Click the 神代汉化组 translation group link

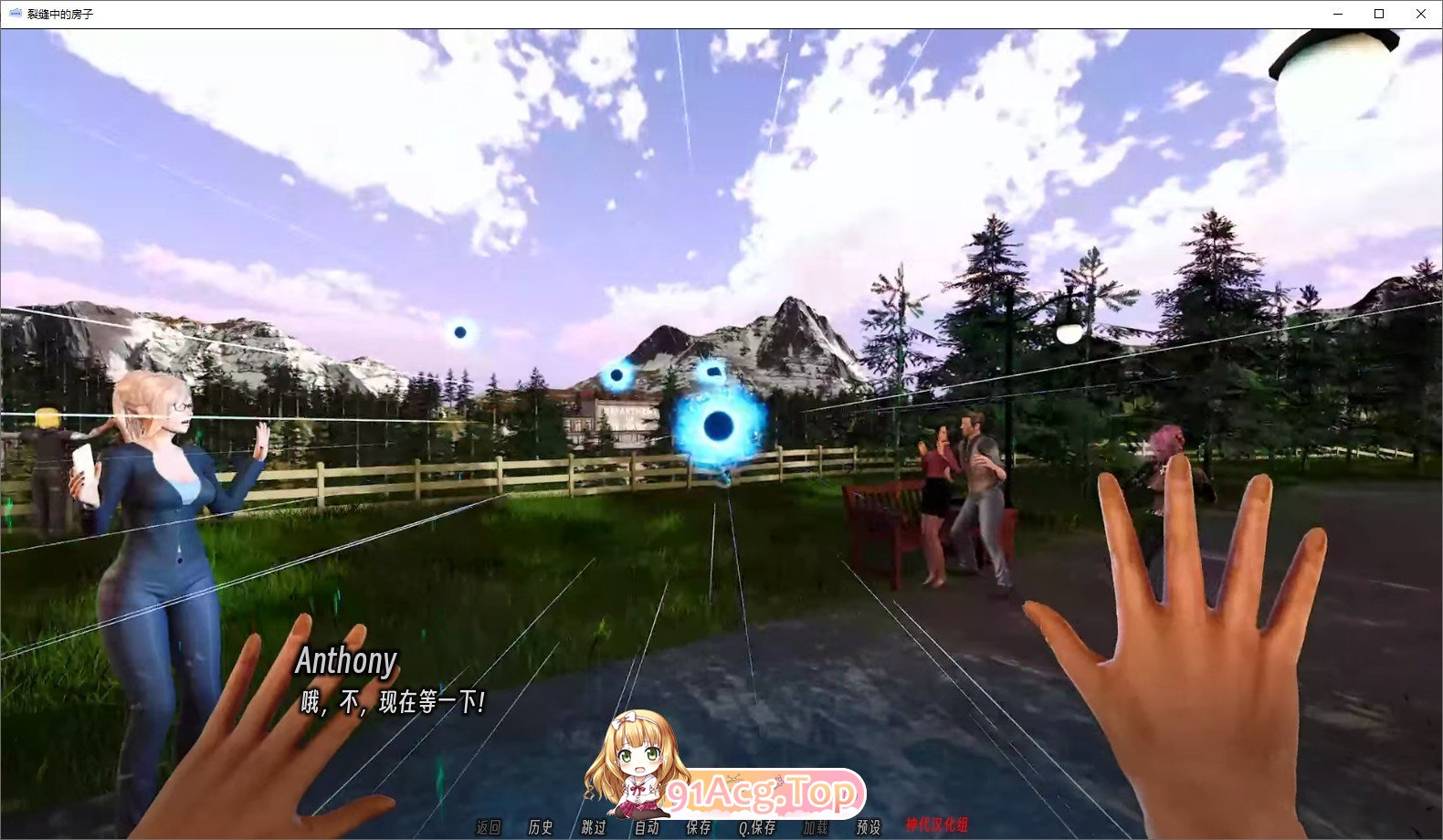[x=939, y=827]
